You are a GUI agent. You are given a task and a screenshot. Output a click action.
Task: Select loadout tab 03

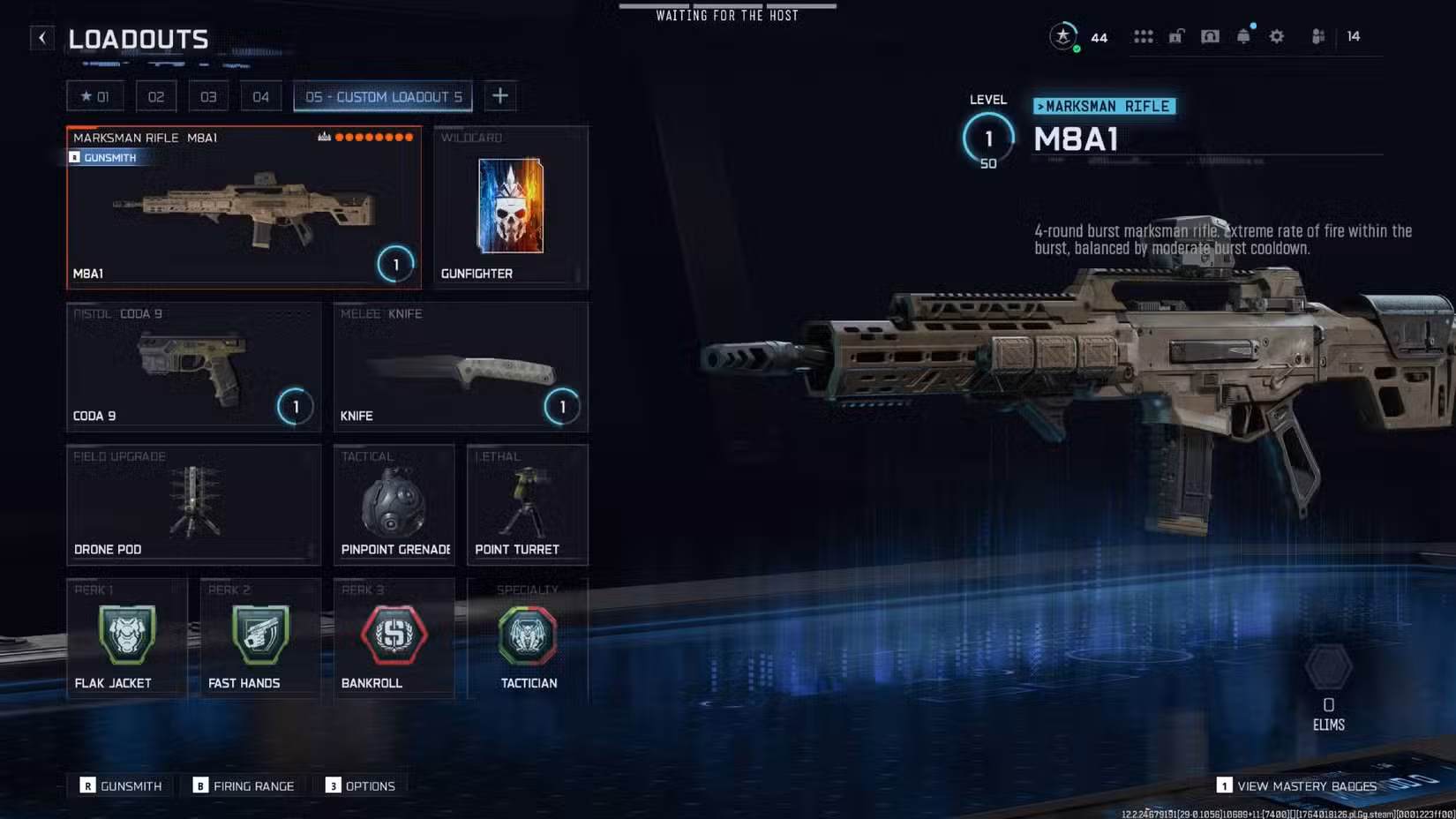click(x=208, y=96)
